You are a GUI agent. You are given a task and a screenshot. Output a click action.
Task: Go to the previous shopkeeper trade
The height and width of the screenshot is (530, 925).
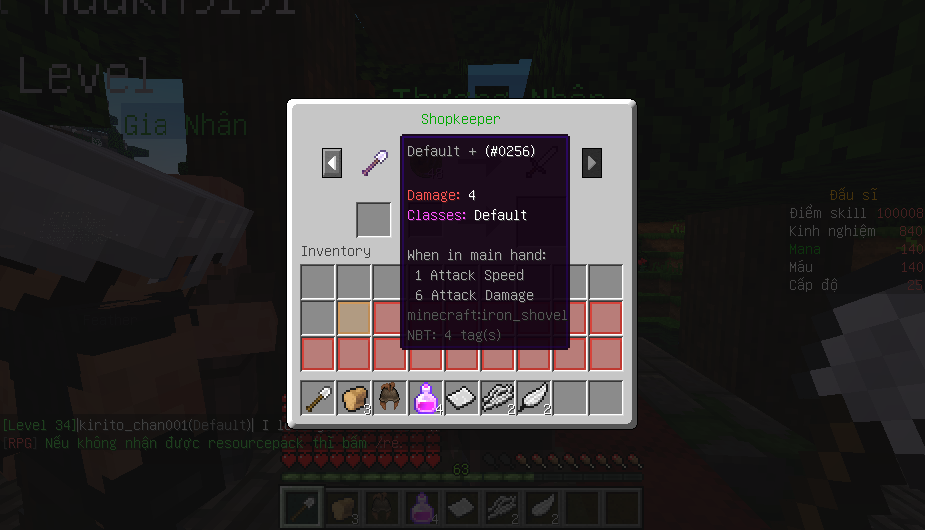tap(332, 162)
